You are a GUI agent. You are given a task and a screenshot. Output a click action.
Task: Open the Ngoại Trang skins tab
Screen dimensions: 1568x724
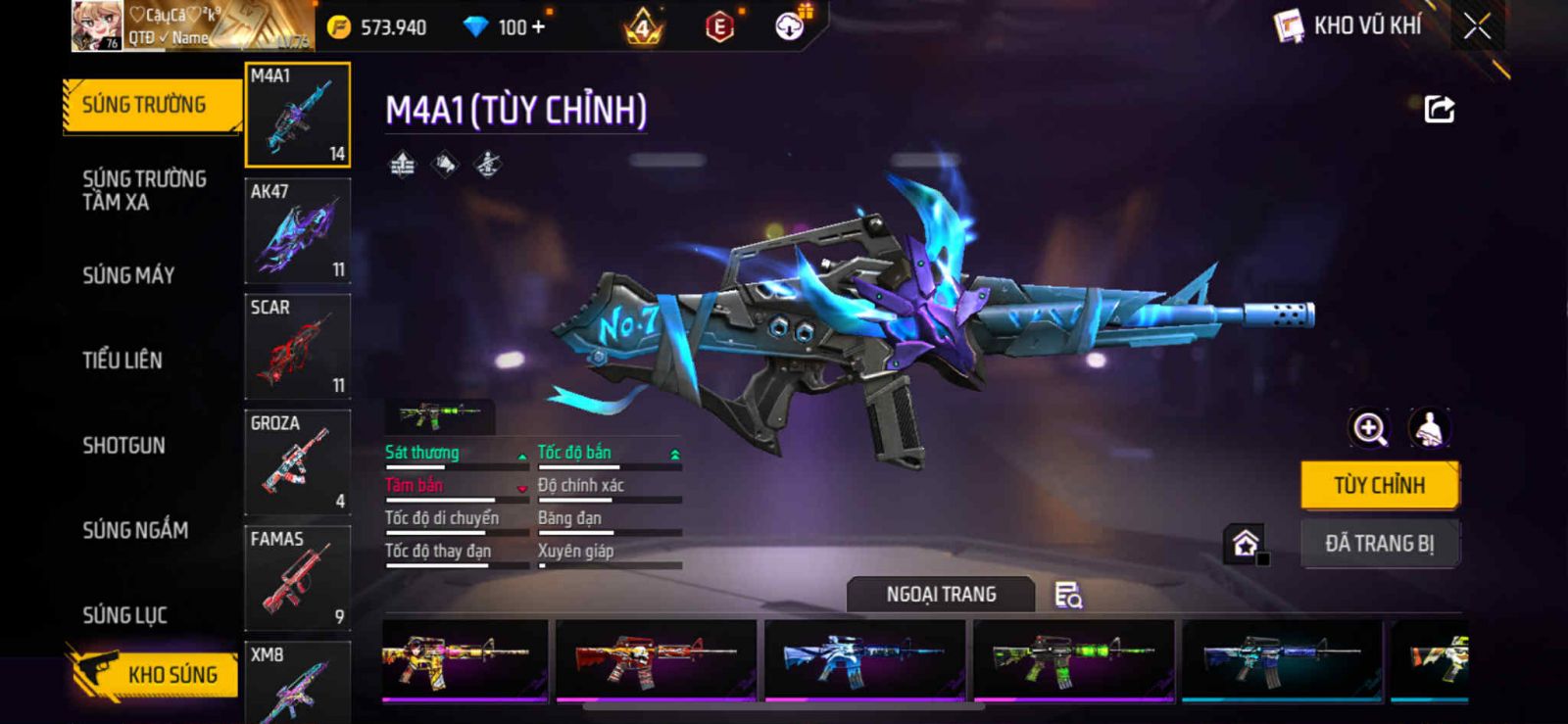click(941, 595)
